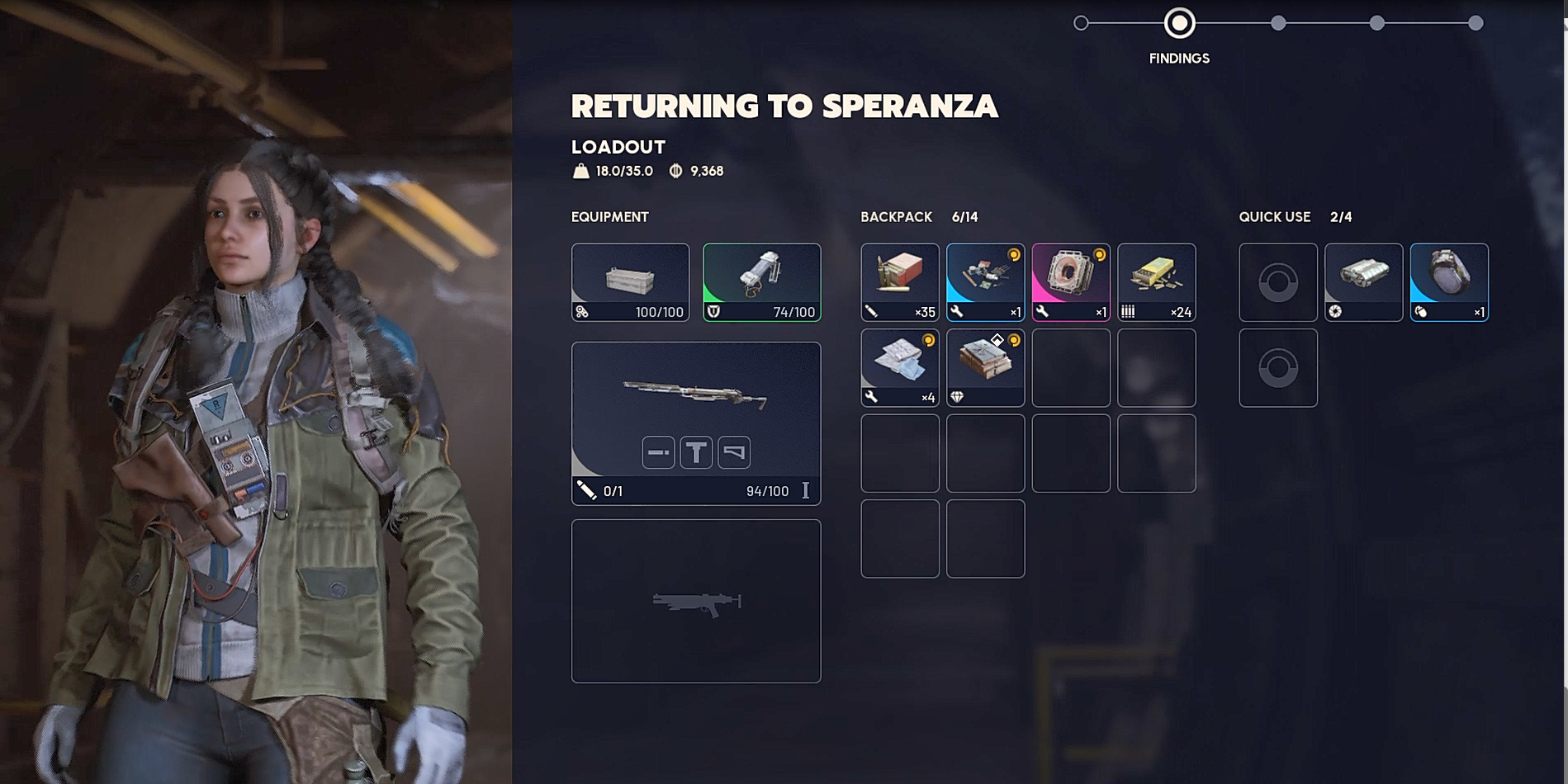Open the rifle's T-shaped underbarrel attachment slot

(696, 452)
